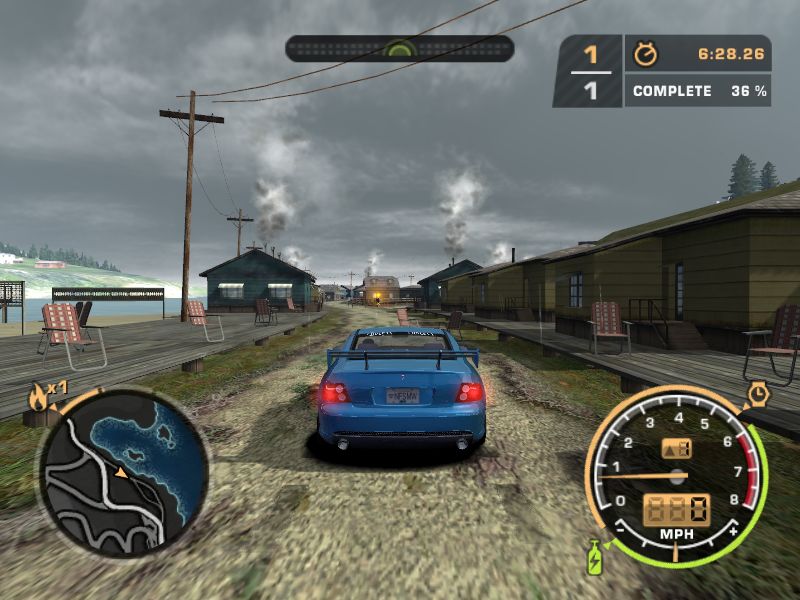Screen dimensions: 800x600
Task: Select the orange player arrow on minimap
Action: coord(120,470)
